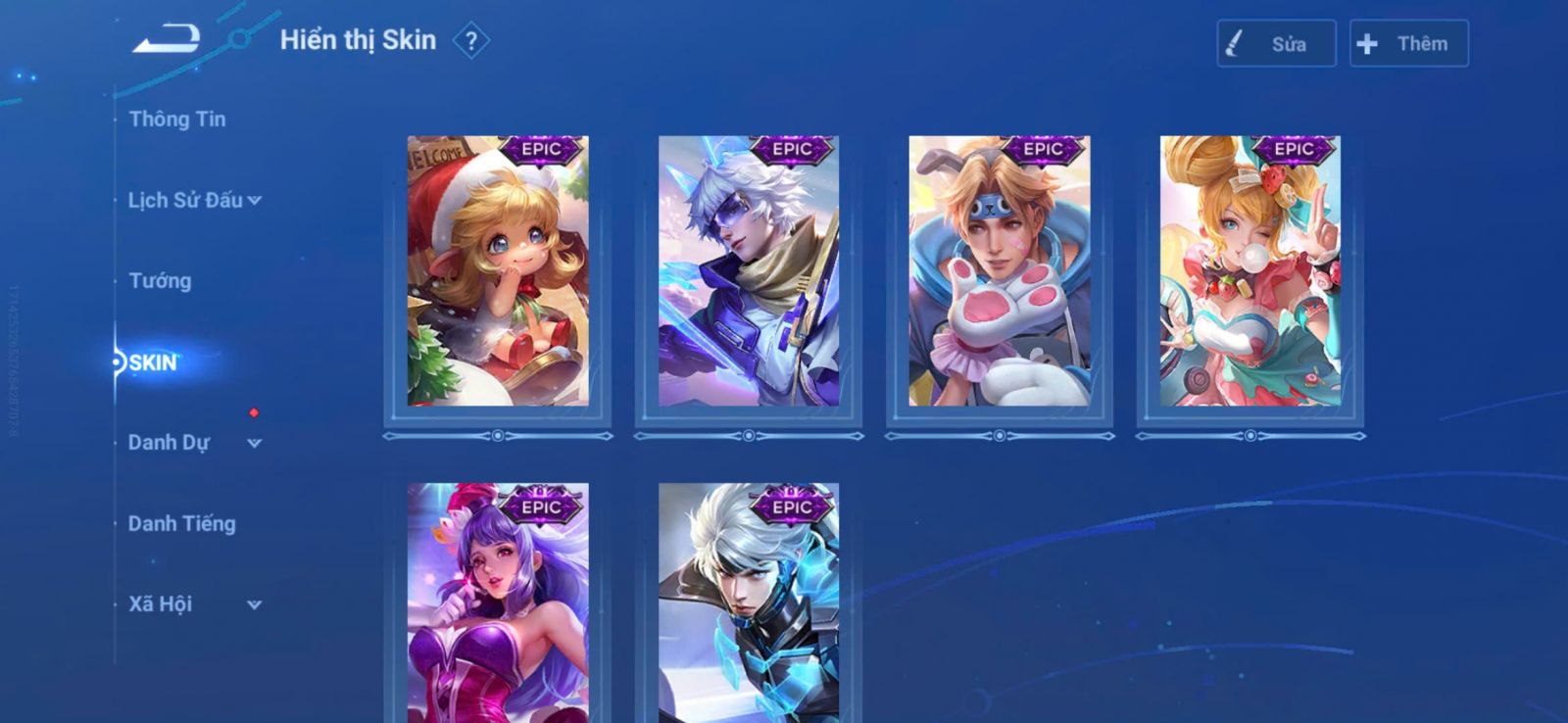
Task: Expand the Danh Dự menu
Action: point(194,443)
